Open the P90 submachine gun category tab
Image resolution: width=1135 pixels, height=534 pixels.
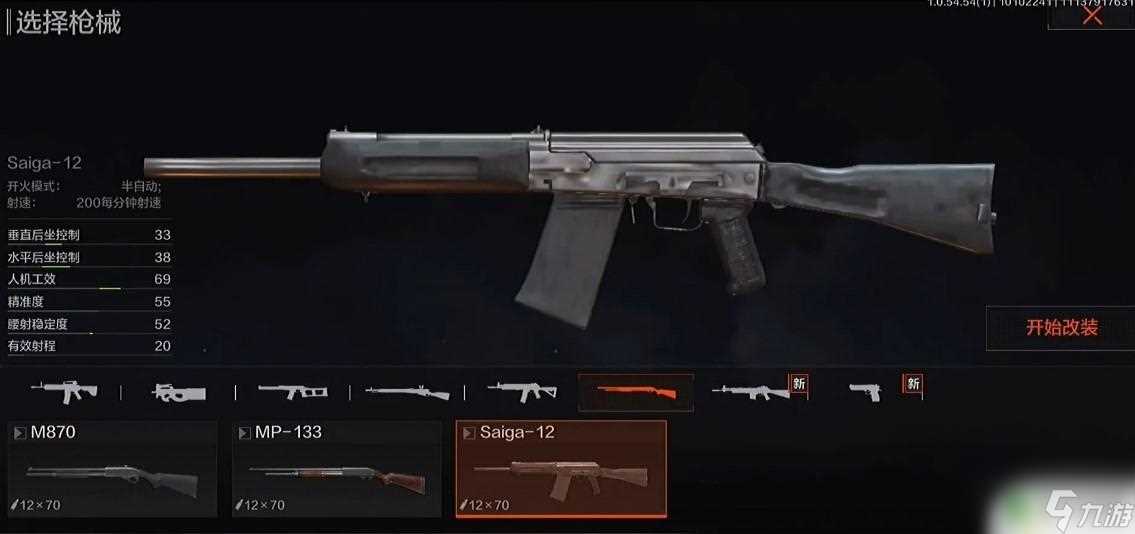(178, 392)
